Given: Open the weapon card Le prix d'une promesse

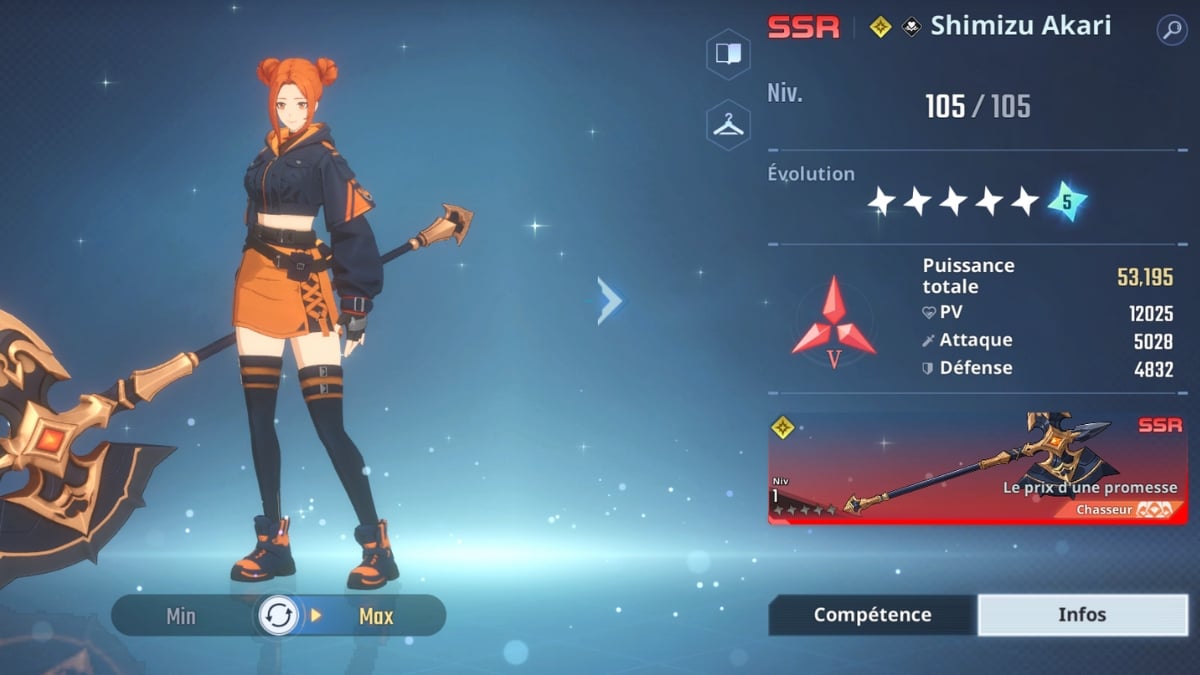Looking at the screenshot, I should [x=977, y=469].
